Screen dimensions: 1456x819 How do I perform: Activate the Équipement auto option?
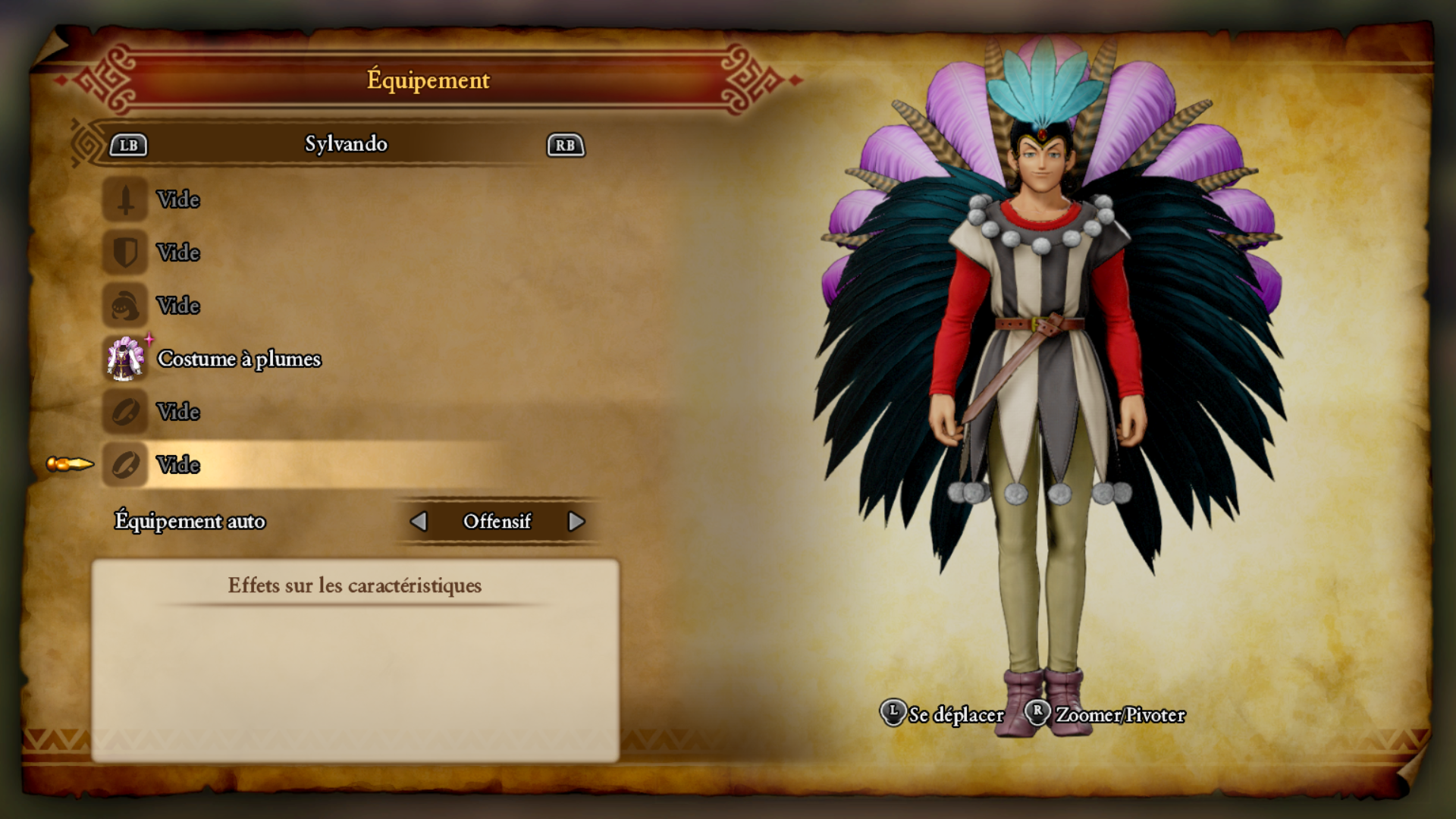[190, 522]
